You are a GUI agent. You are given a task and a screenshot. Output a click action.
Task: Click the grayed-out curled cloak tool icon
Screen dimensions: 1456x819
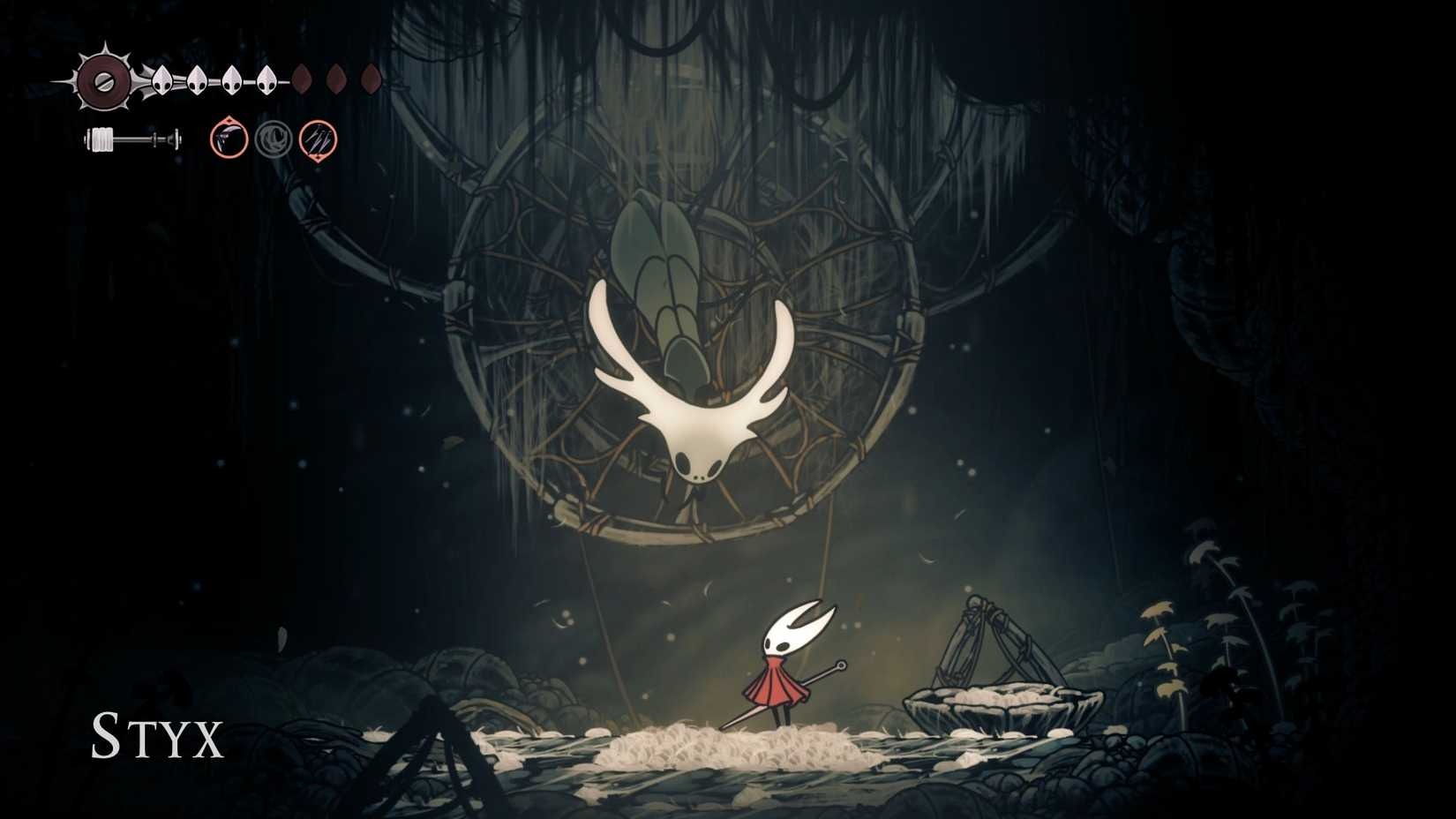(274, 139)
